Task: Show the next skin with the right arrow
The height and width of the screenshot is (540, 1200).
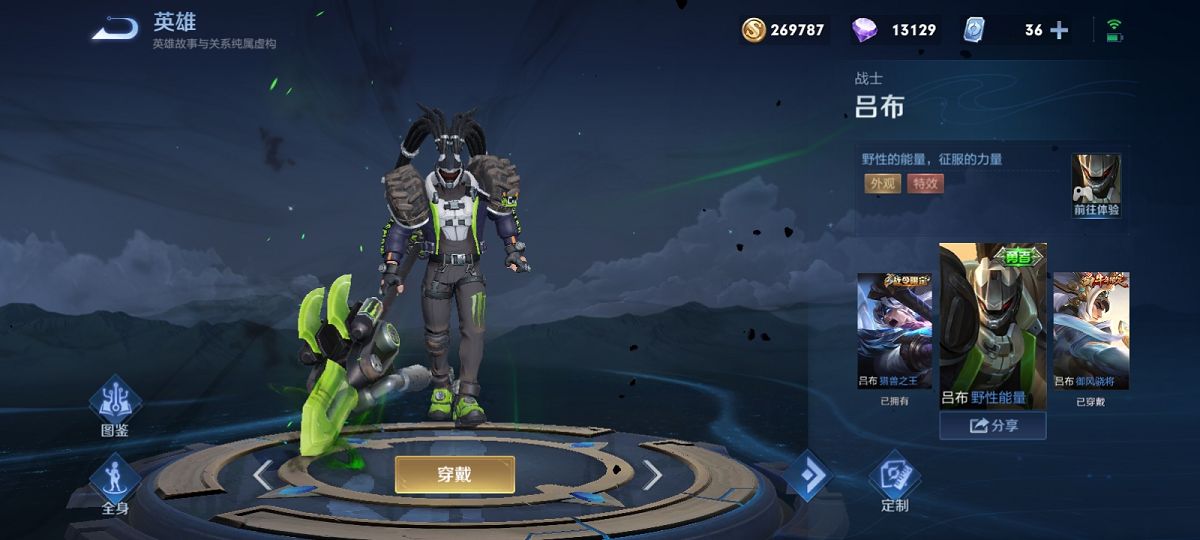Action: (x=652, y=475)
